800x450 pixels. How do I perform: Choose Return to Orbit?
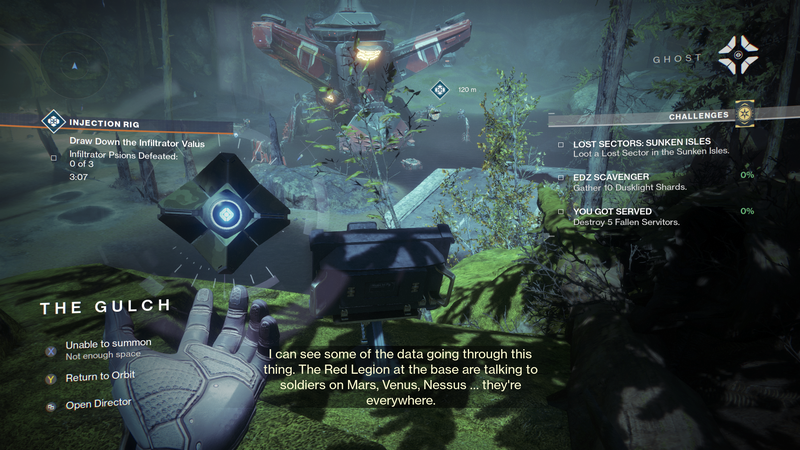click(x=100, y=376)
